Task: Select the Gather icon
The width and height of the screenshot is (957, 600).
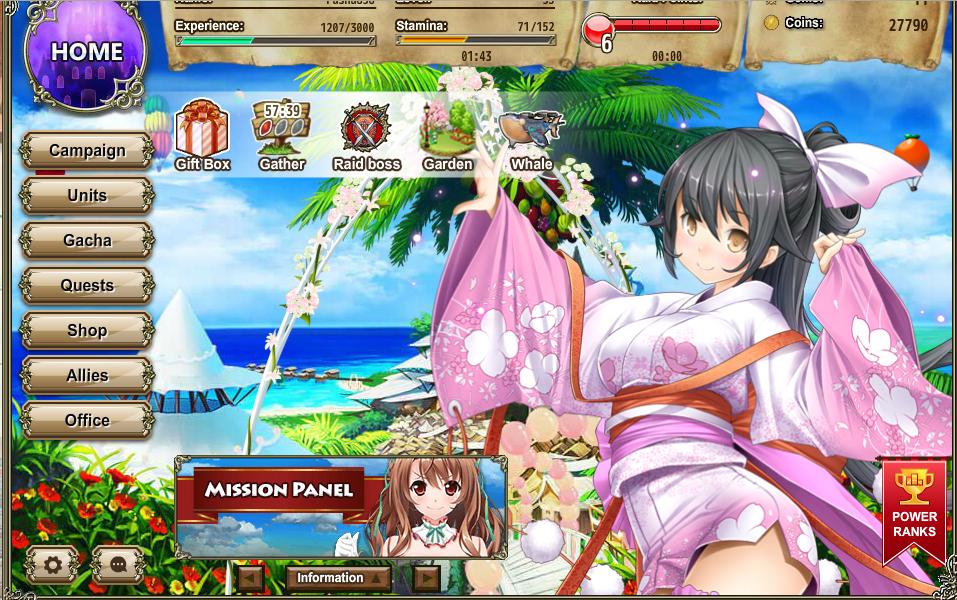Action: [281, 136]
